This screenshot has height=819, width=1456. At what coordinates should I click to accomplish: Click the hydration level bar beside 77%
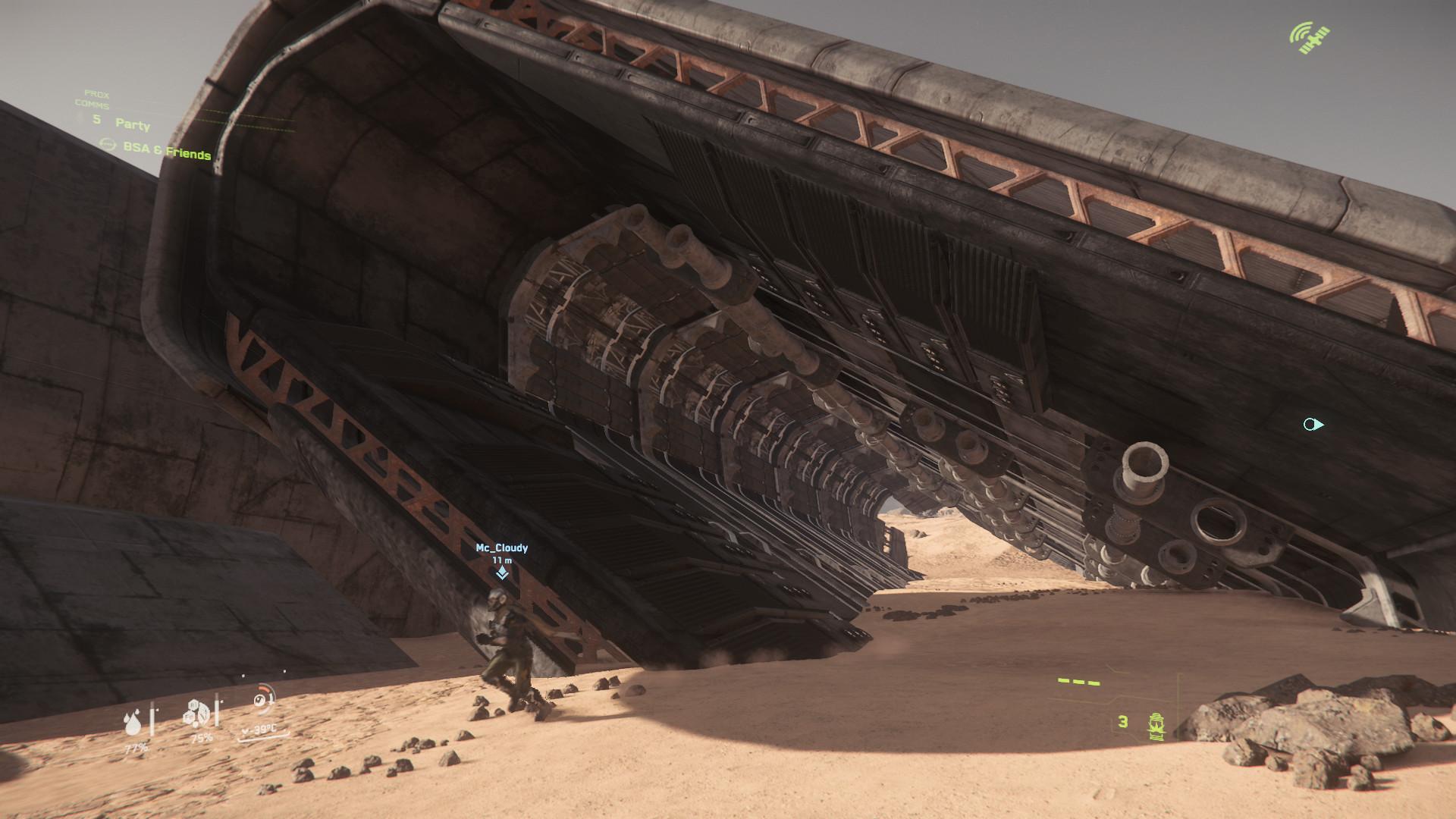click(152, 720)
